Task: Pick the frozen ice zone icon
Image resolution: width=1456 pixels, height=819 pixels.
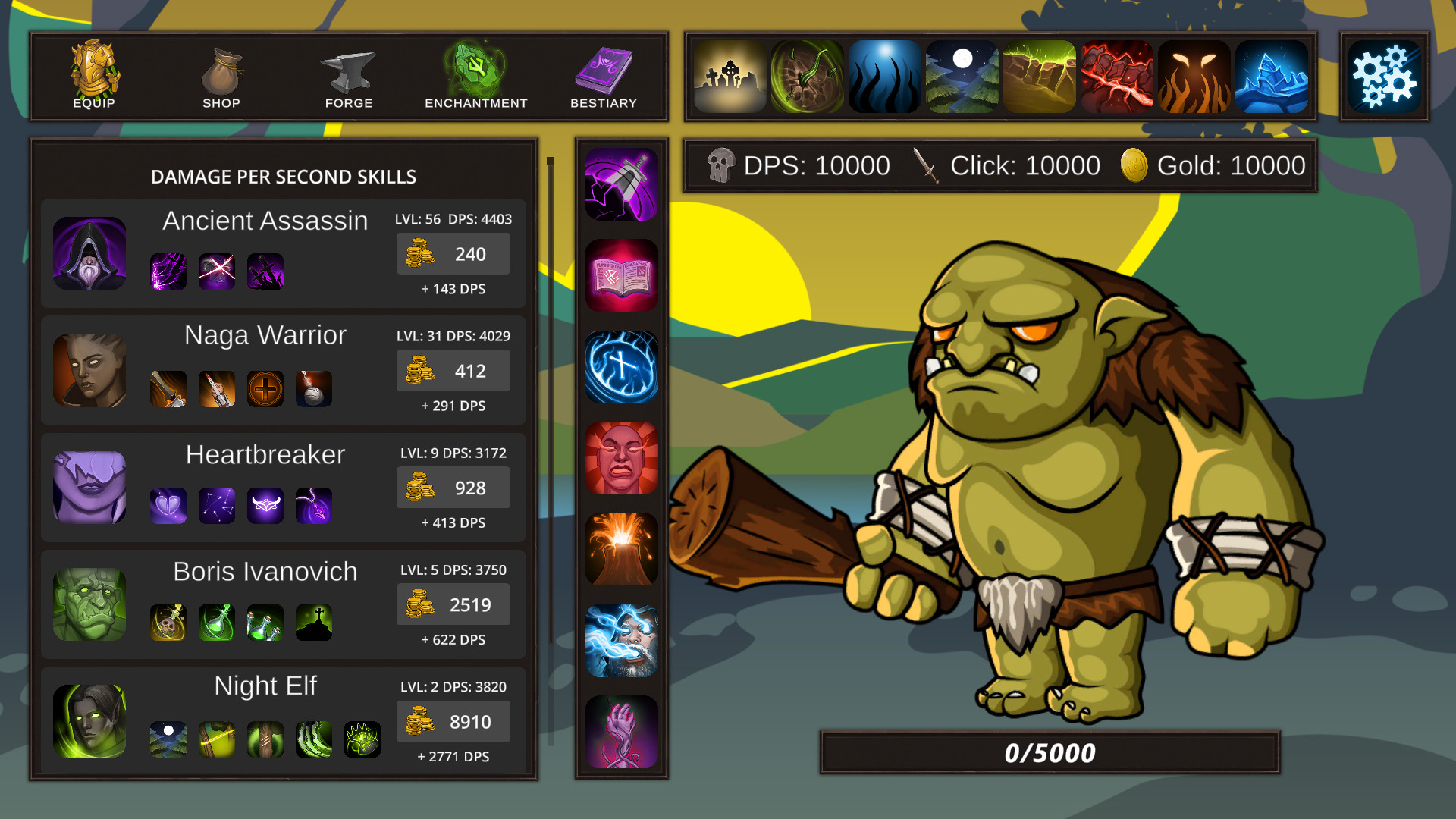Action: coord(1272,76)
